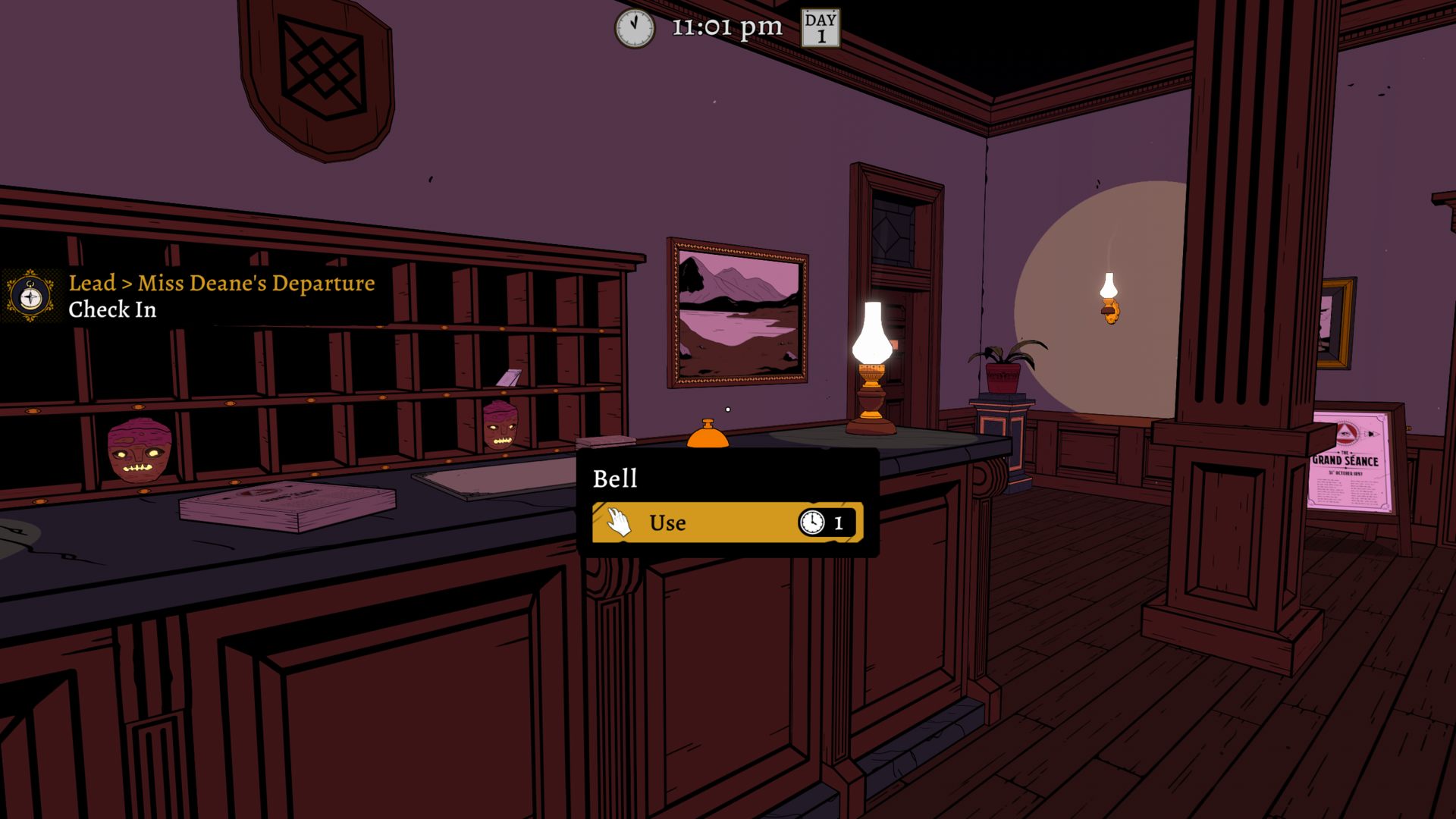Choose the Use action for the Bell
Image resolution: width=1456 pixels, height=819 pixels.
(x=726, y=522)
